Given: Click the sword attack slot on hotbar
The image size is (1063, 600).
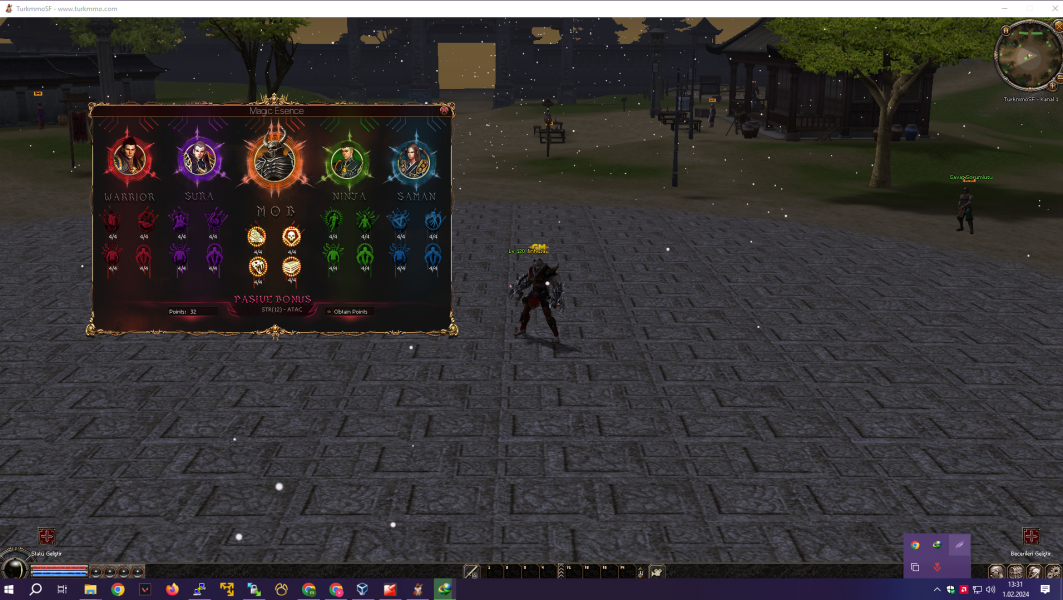Looking at the screenshot, I should click(471, 572).
